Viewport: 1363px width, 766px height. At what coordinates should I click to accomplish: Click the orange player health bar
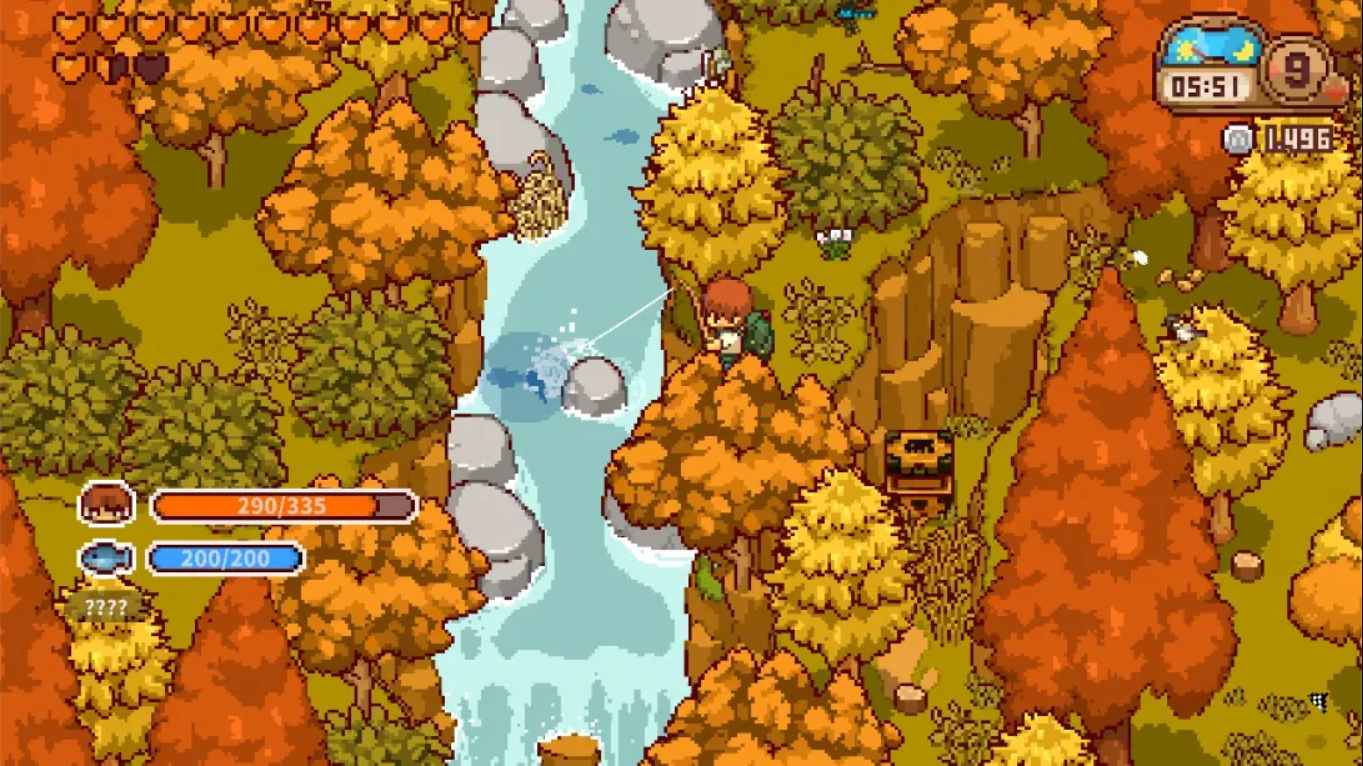coord(285,507)
